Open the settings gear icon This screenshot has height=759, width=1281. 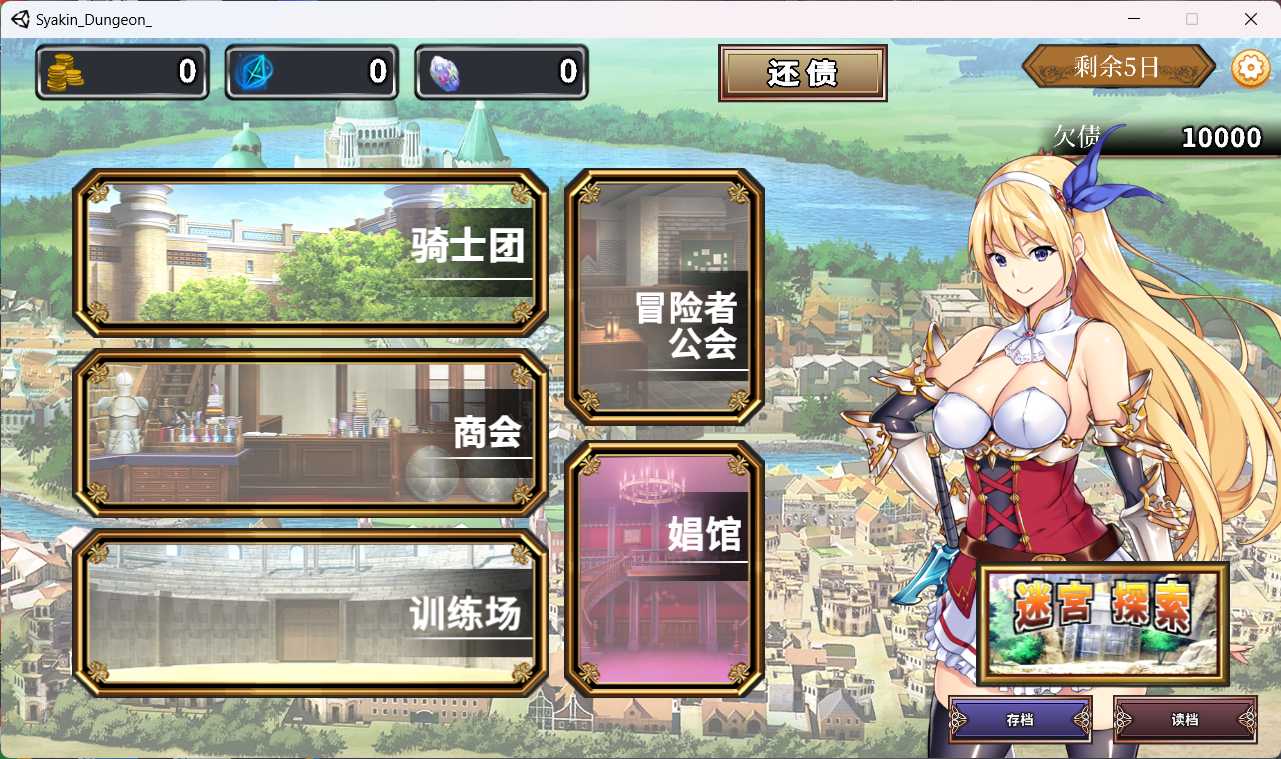pos(1249,68)
